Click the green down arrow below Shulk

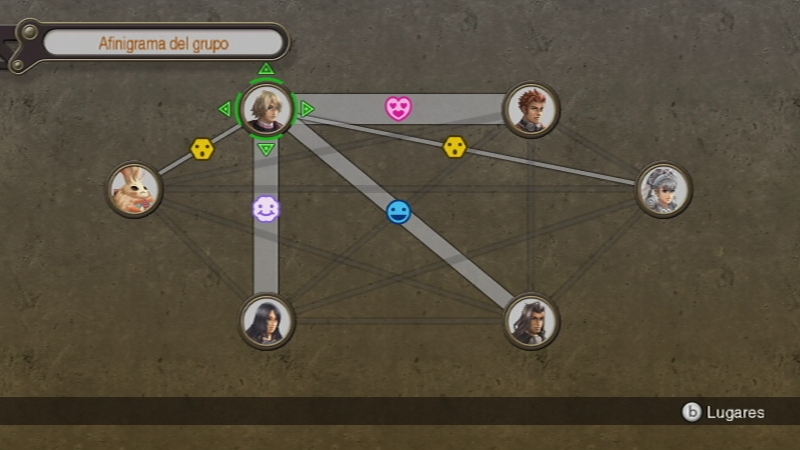tap(266, 149)
